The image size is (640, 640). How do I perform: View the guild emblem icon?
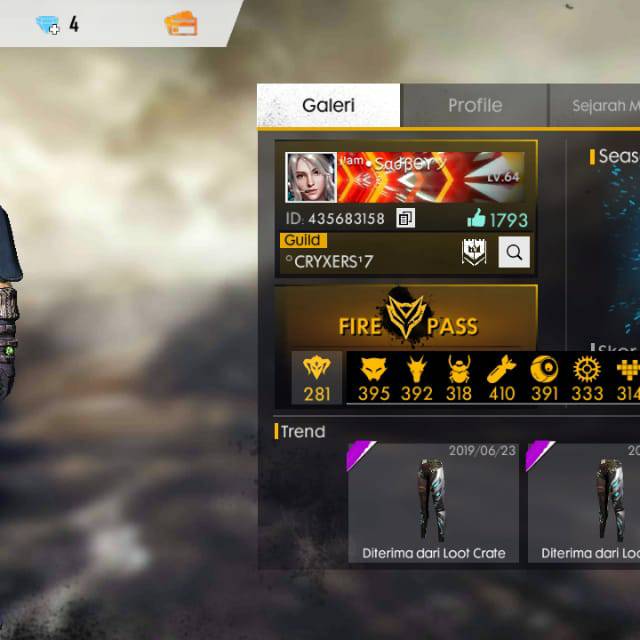tap(474, 253)
